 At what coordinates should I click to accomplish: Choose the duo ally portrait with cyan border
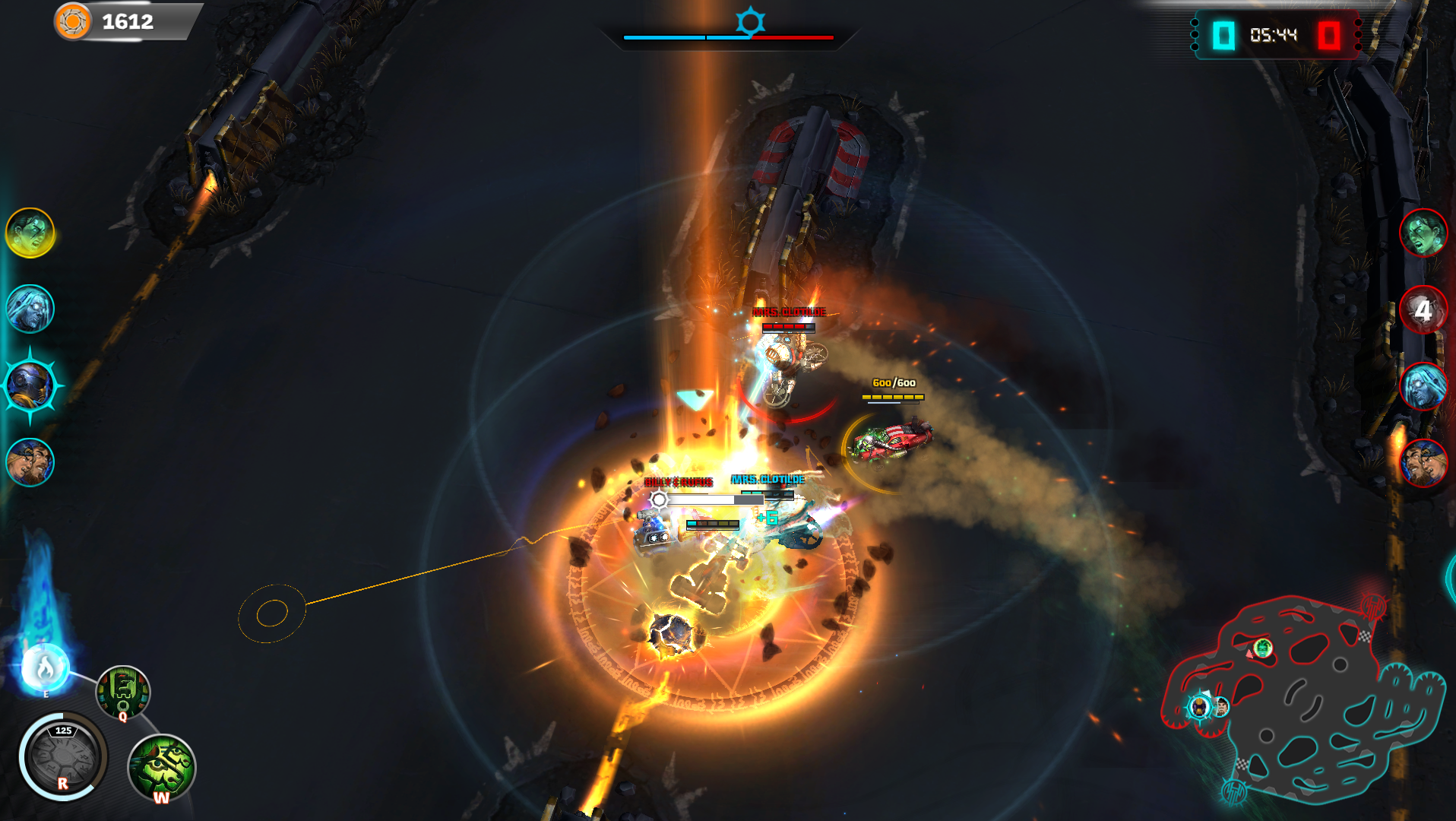30,461
